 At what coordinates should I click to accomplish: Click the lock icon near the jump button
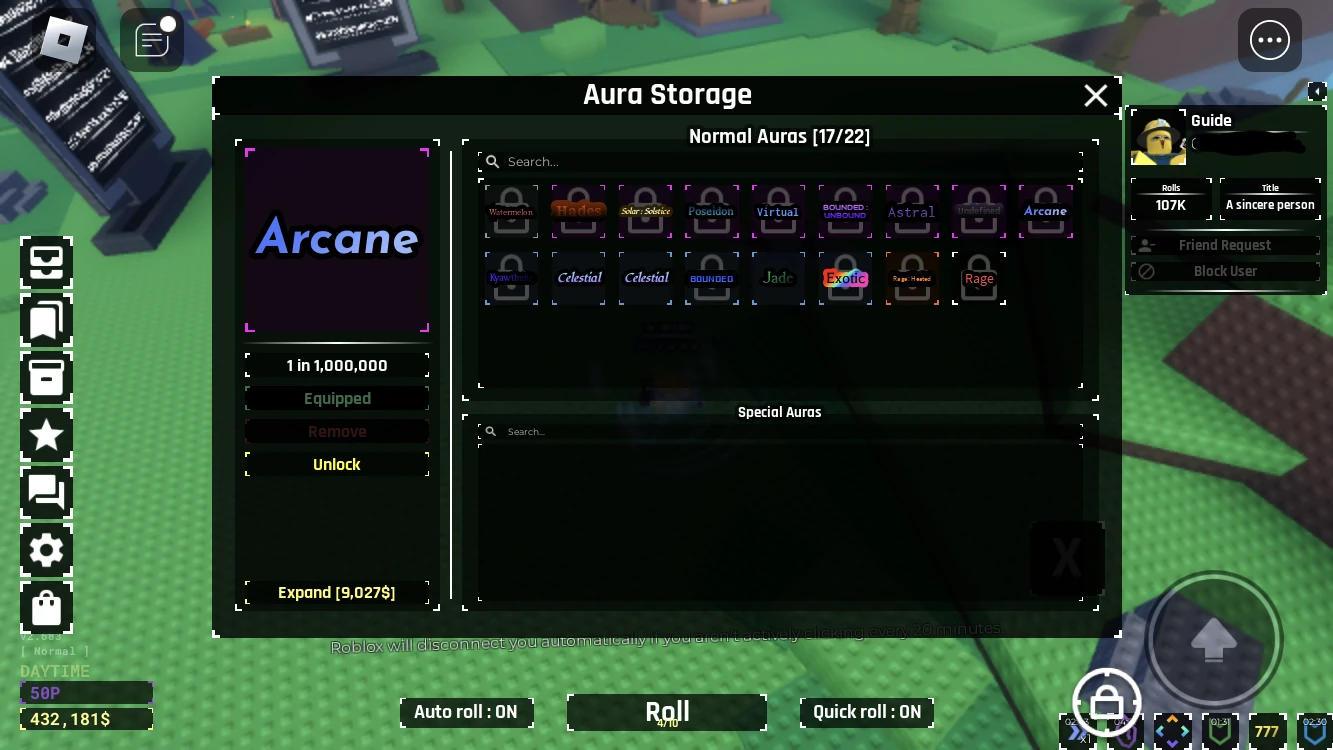click(x=1107, y=701)
